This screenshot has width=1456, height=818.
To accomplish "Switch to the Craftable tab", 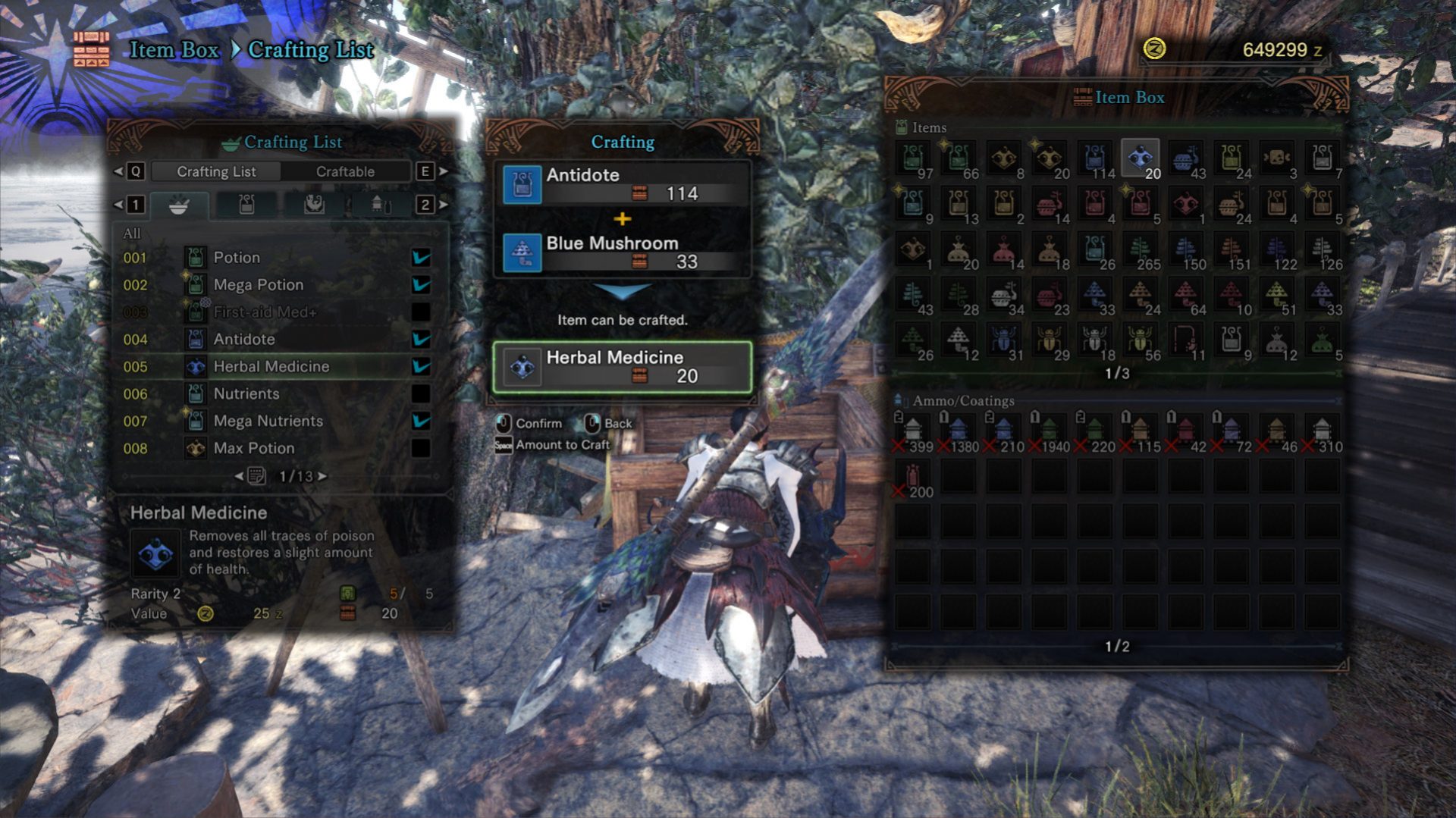I will pyautogui.click(x=345, y=171).
